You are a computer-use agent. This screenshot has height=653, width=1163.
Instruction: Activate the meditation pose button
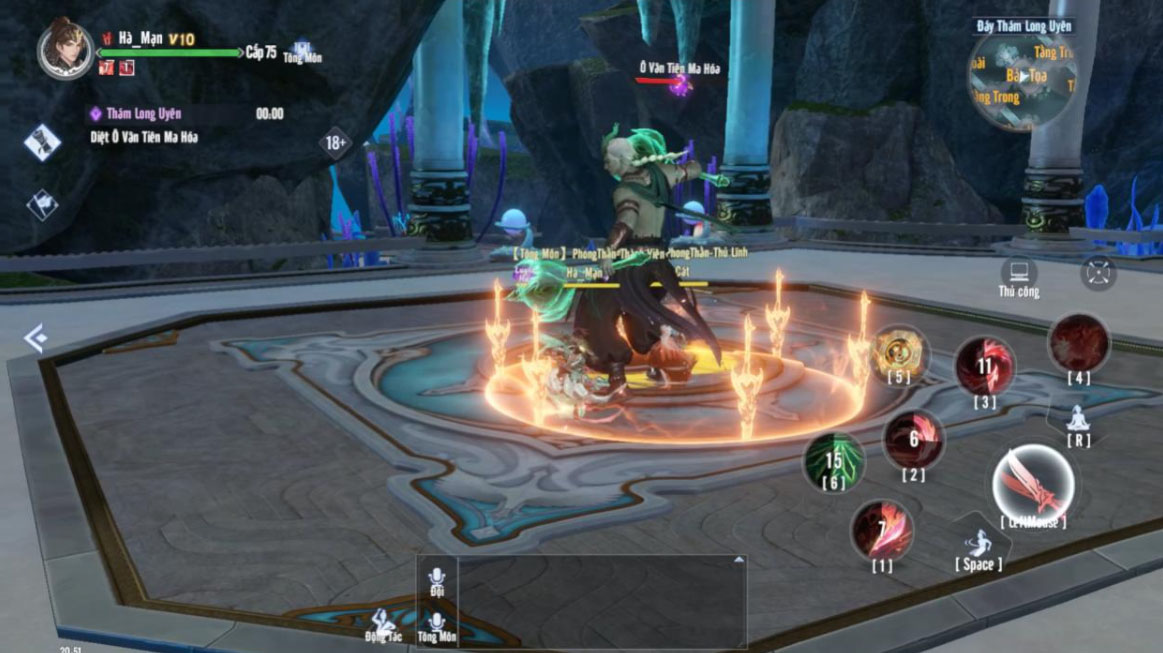[x=1078, y=418]
